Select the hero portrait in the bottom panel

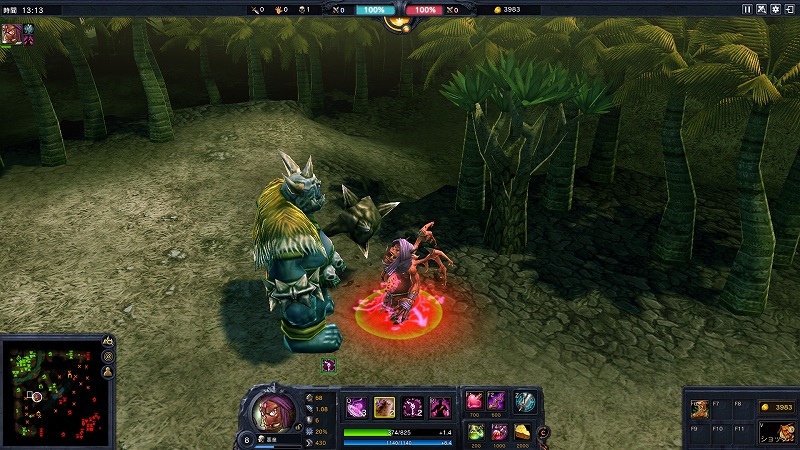tap(272, 410)
